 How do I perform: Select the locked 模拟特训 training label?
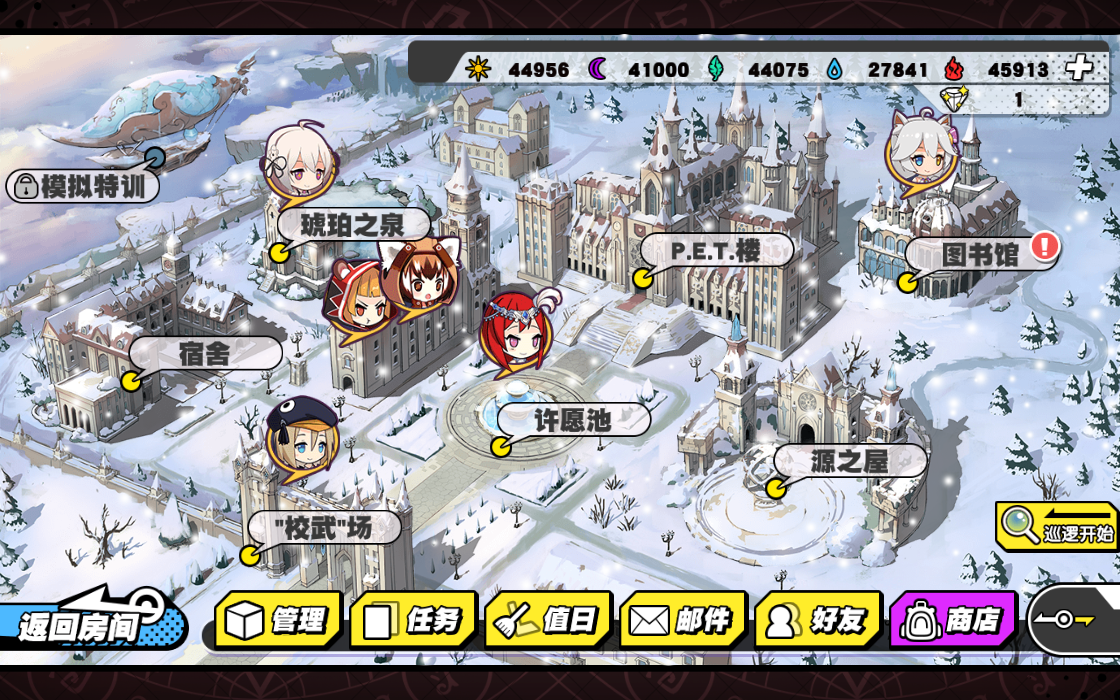coord(84,186)
